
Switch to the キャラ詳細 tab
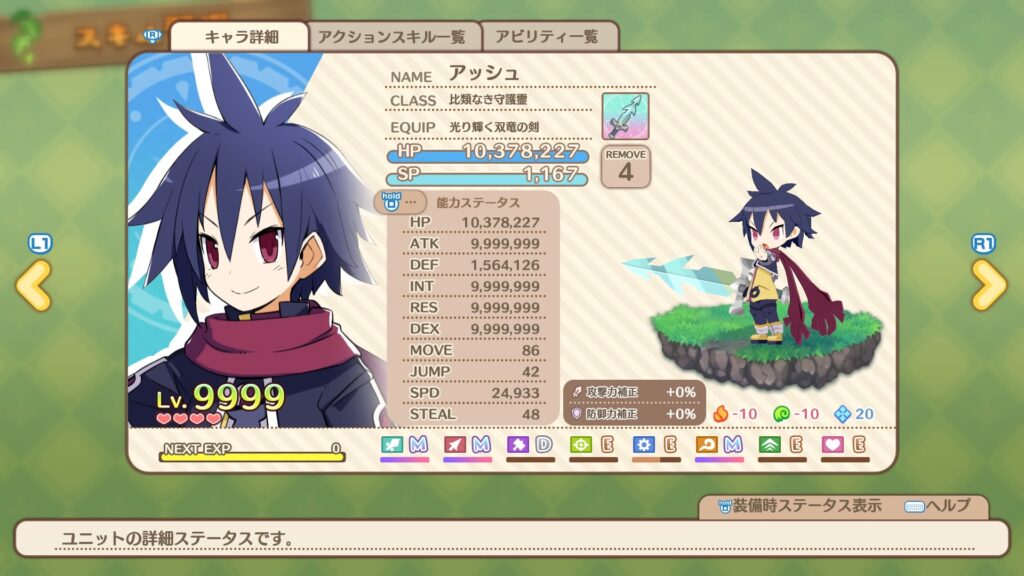[241, 37]
